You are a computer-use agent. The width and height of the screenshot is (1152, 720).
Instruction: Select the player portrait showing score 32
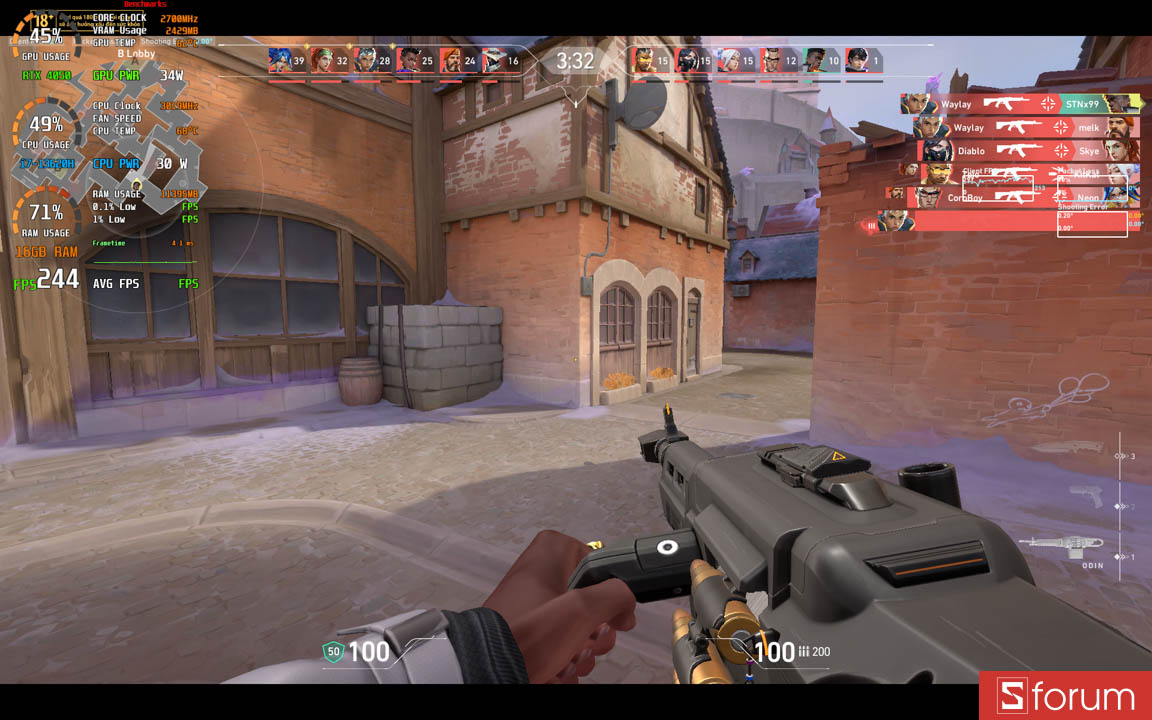[x=322, y=61]
